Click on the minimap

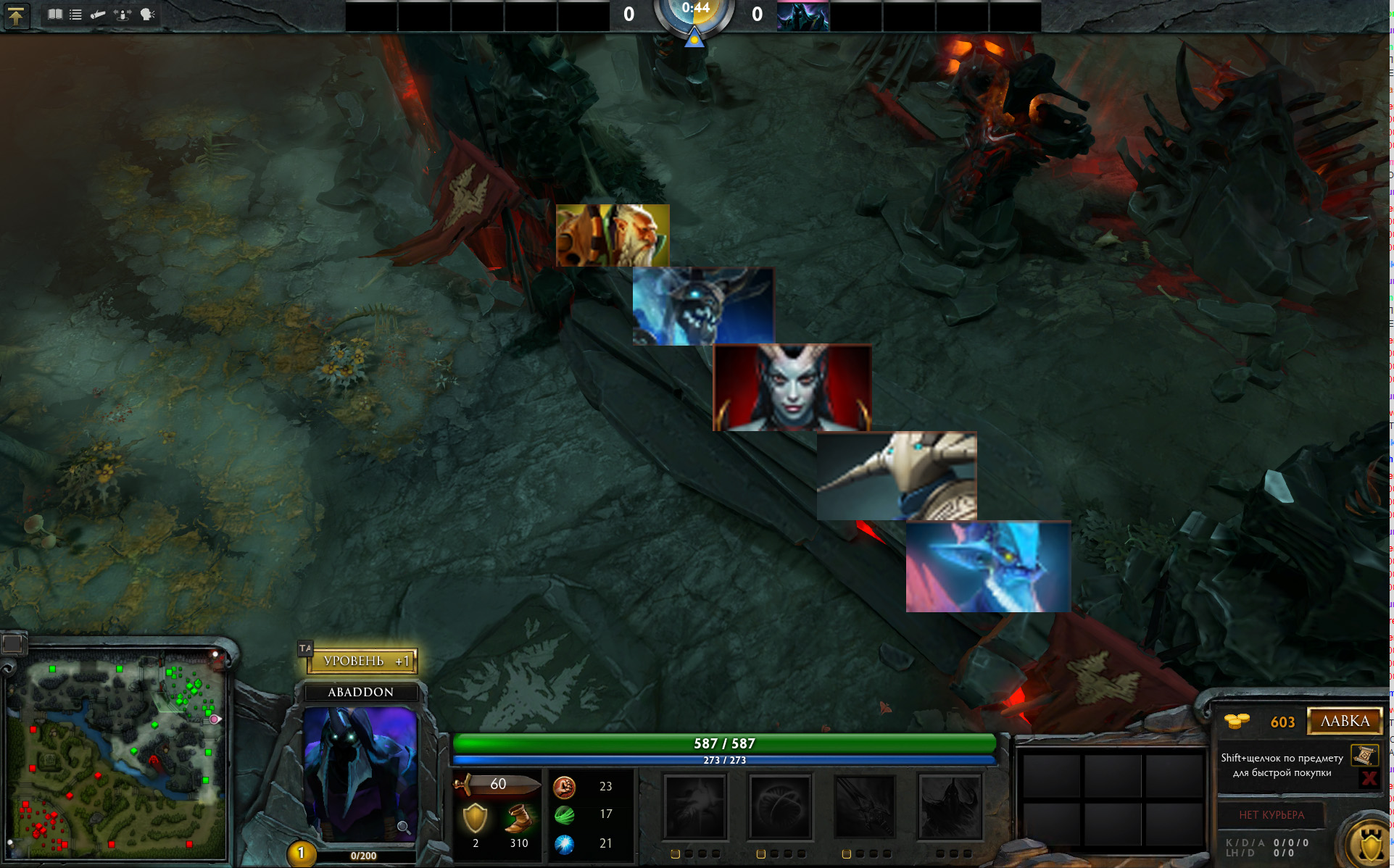click(x=116, y=754)
